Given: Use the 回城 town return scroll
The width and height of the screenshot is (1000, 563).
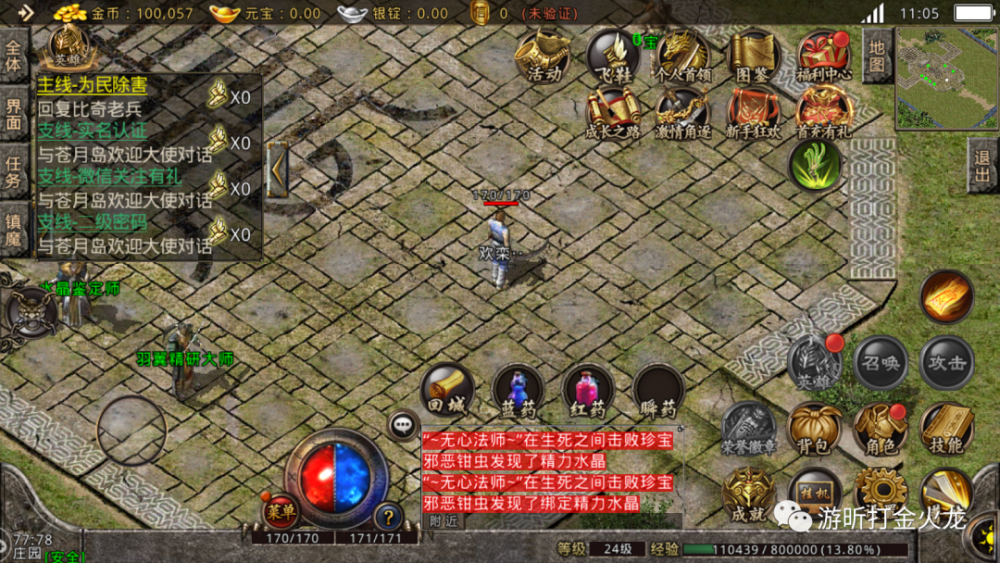Looking at the screenshot, I should (x=447, y=392).
